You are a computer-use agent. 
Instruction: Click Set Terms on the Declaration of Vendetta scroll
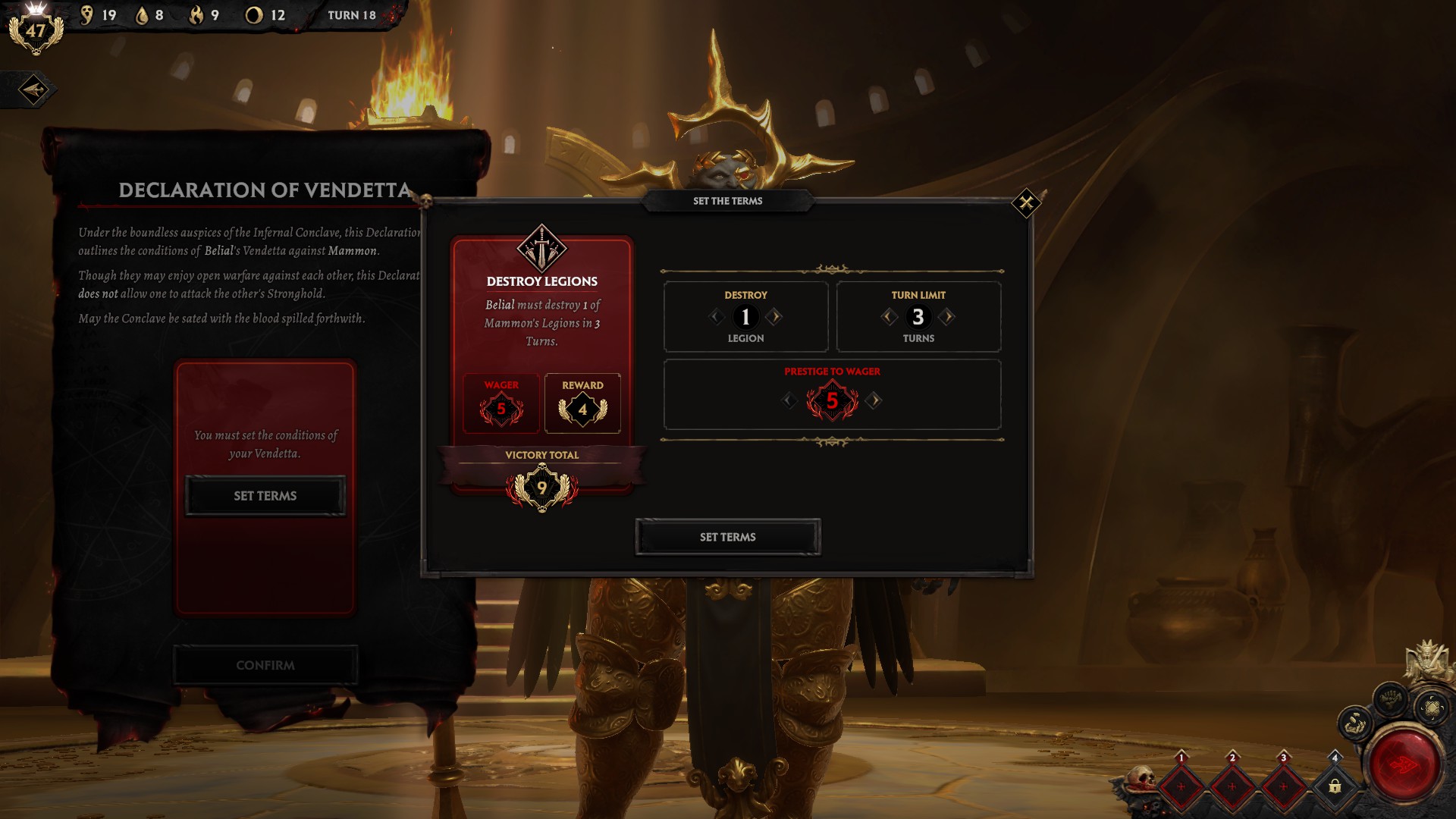(x=265, y=496)
